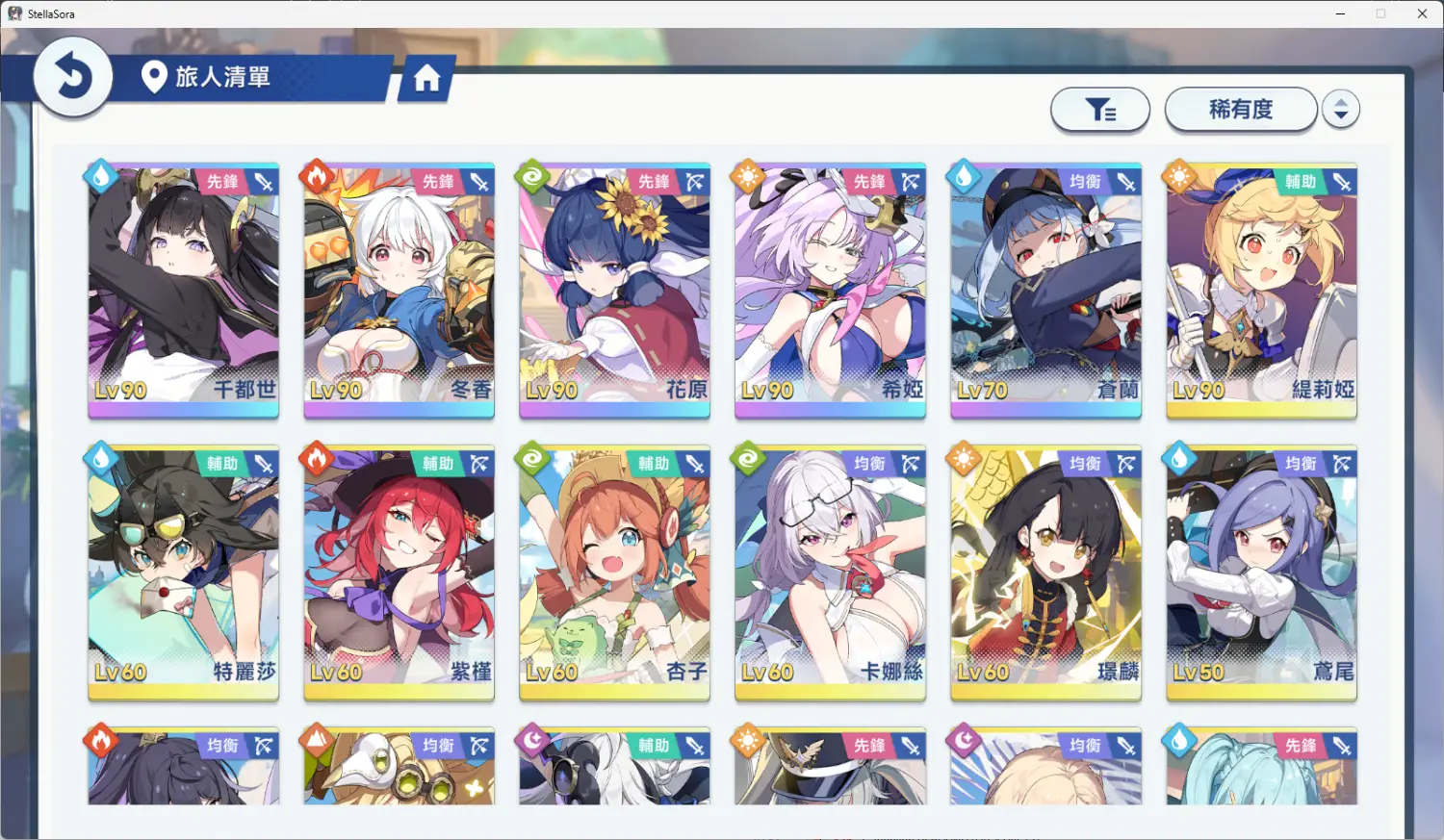Open the 紫槿 character card

[x=400, y=571]
